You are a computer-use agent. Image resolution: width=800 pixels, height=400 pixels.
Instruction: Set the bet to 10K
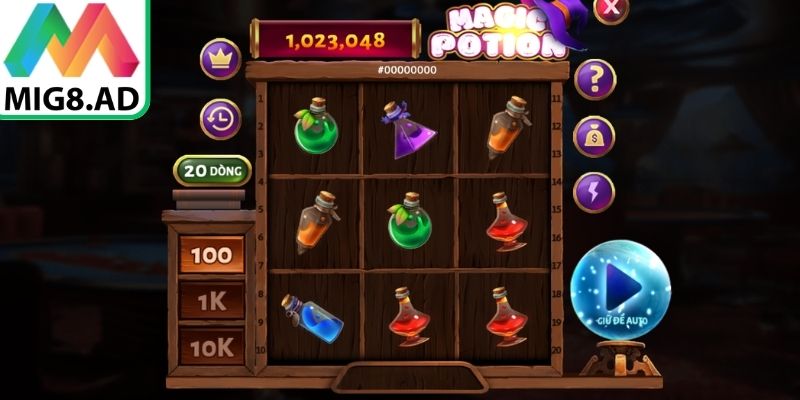point(211,346)
